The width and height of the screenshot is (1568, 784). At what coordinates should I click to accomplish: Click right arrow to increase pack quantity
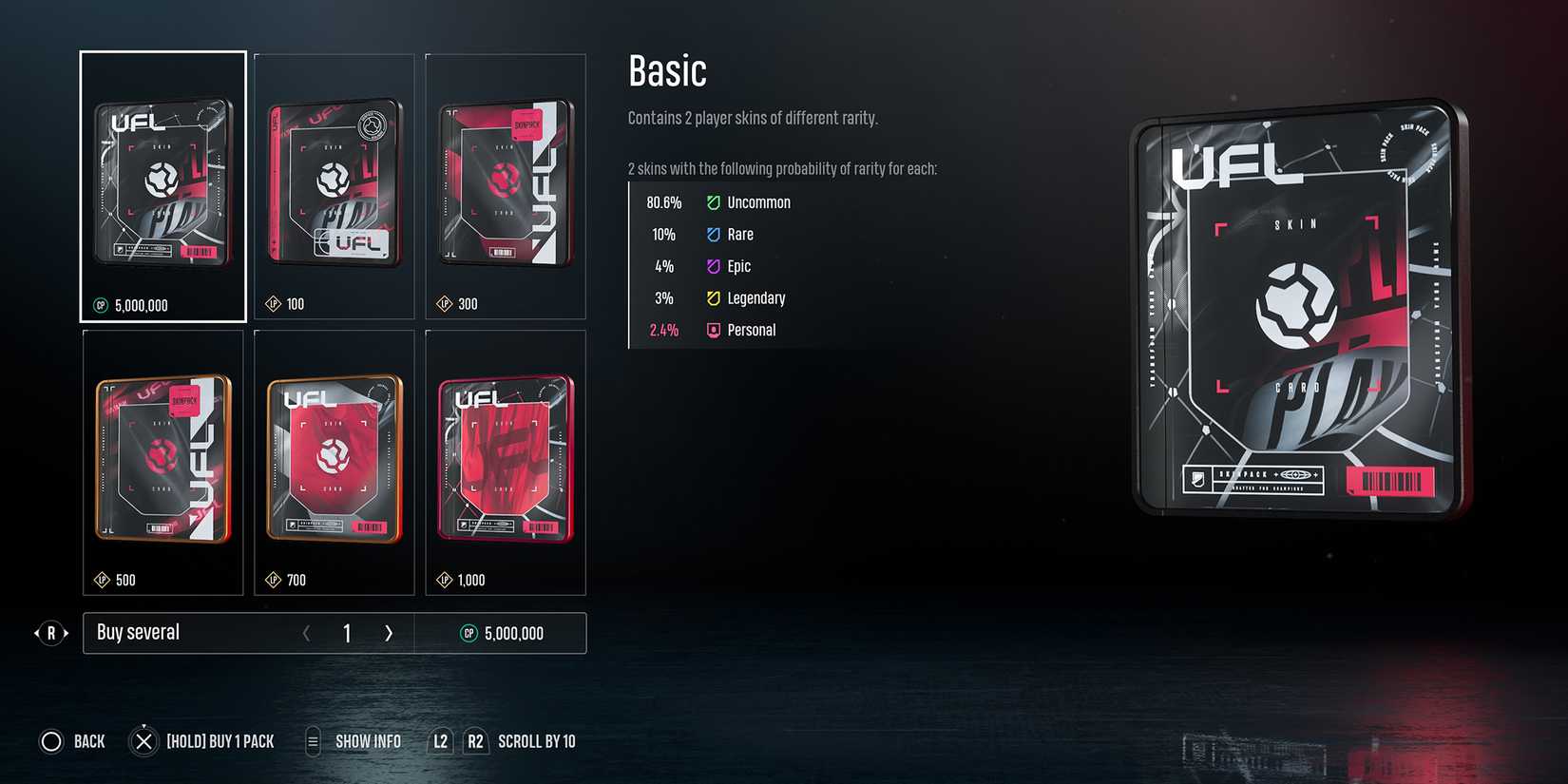[389, 633]
